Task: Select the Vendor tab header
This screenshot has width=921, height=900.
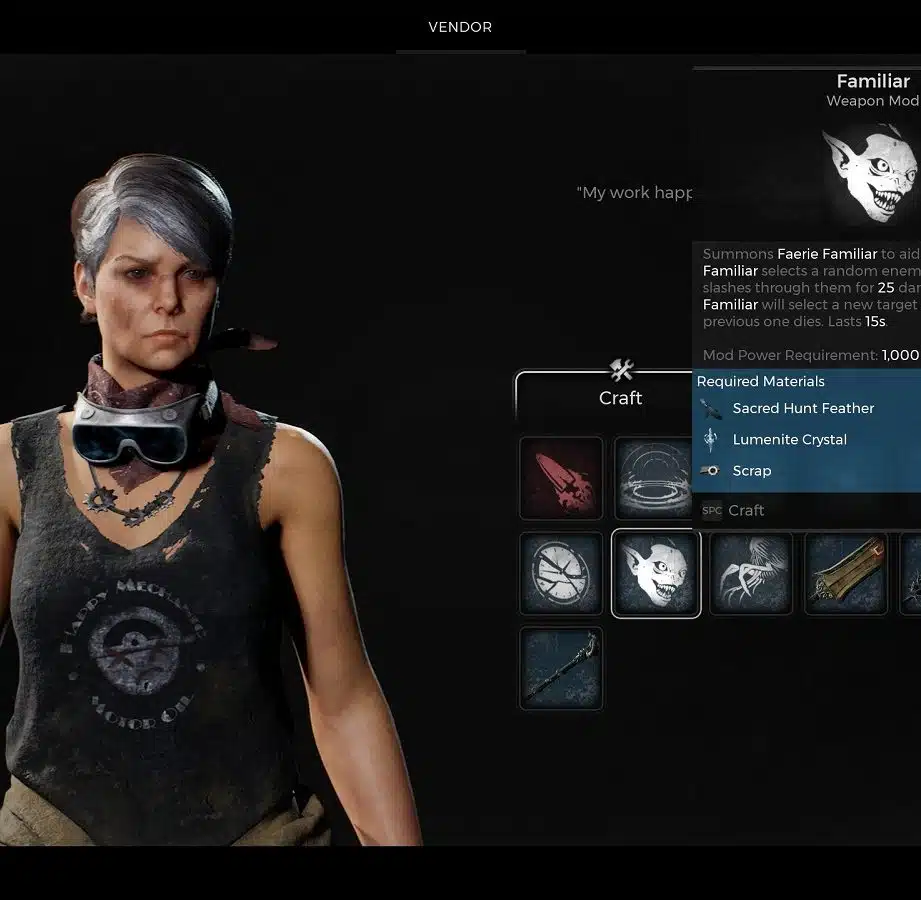Action: [460, 27]
